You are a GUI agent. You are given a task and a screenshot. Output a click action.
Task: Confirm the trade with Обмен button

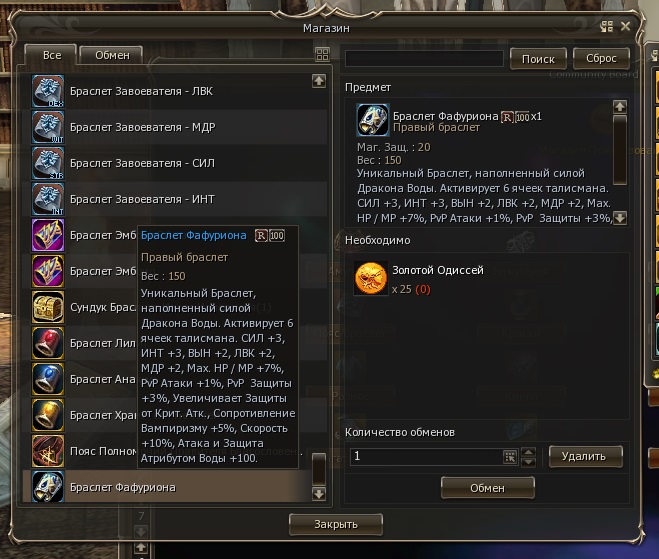click(487, 487)
